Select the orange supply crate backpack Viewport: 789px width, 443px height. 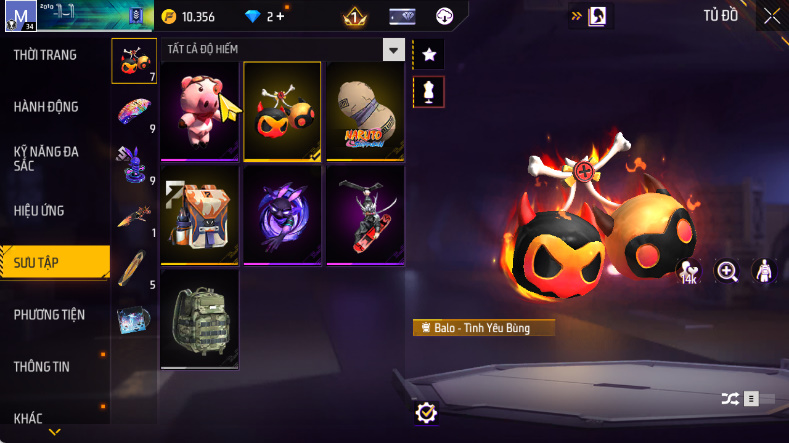coord(199,214)
